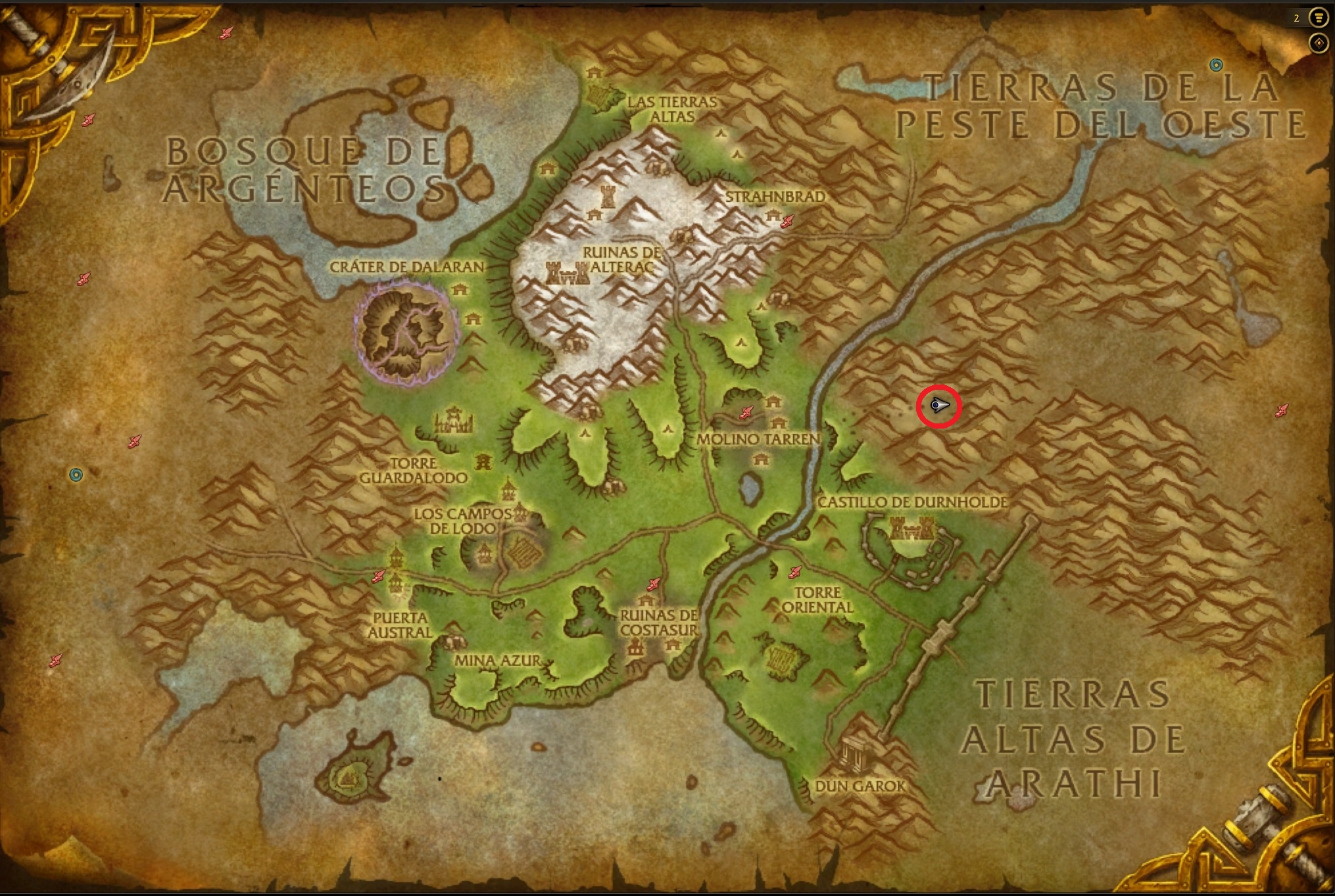The width and height of the screenshot is (1335, 896).
Task: Pick the flight point above Ruinas de Costasur
Action: pos(653,583)
